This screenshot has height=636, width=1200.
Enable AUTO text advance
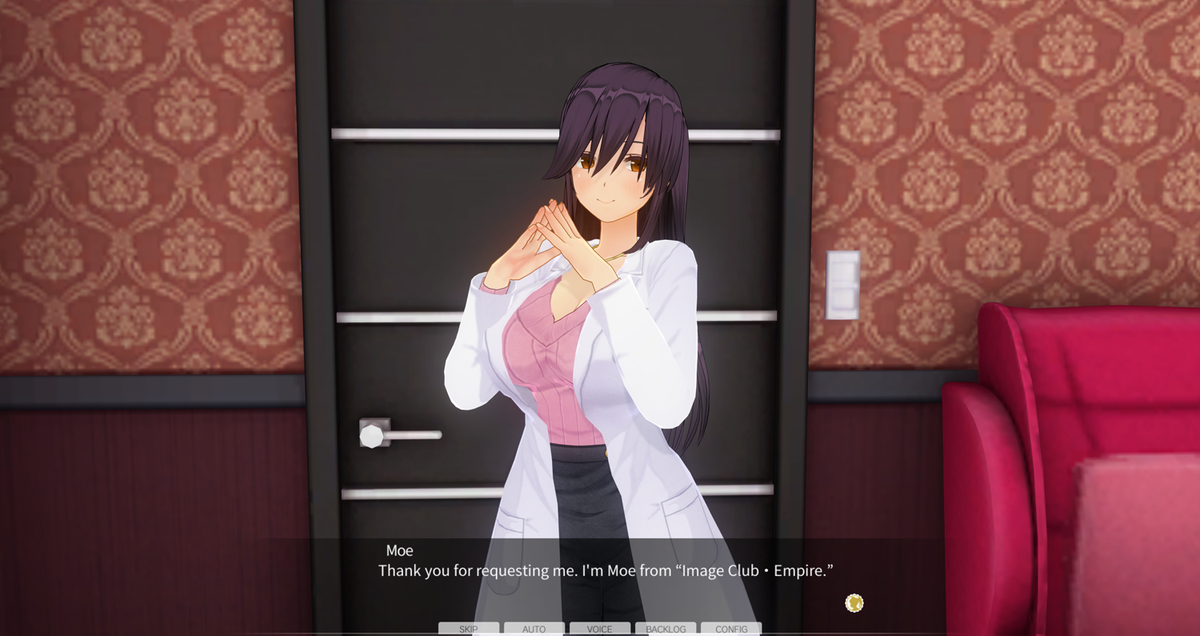[x=534, y=629]
